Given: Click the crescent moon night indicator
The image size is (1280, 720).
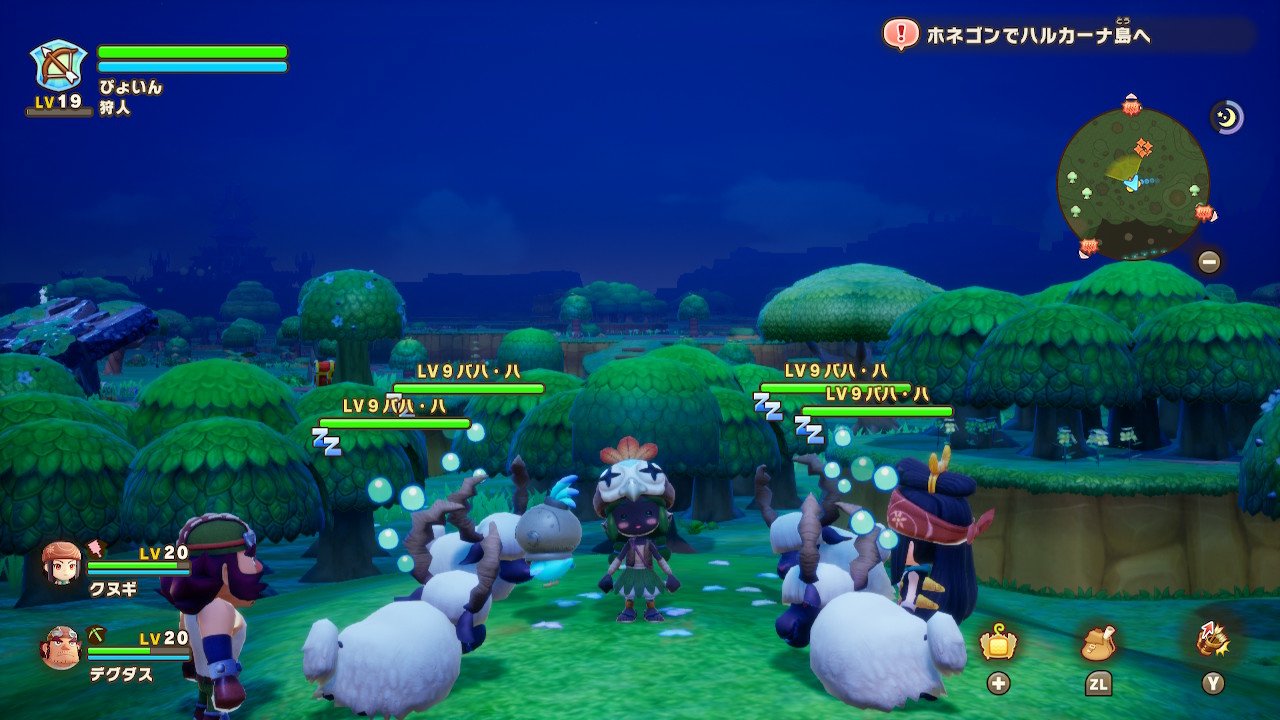Looking at the screenshot, I should coord(1226,118).
